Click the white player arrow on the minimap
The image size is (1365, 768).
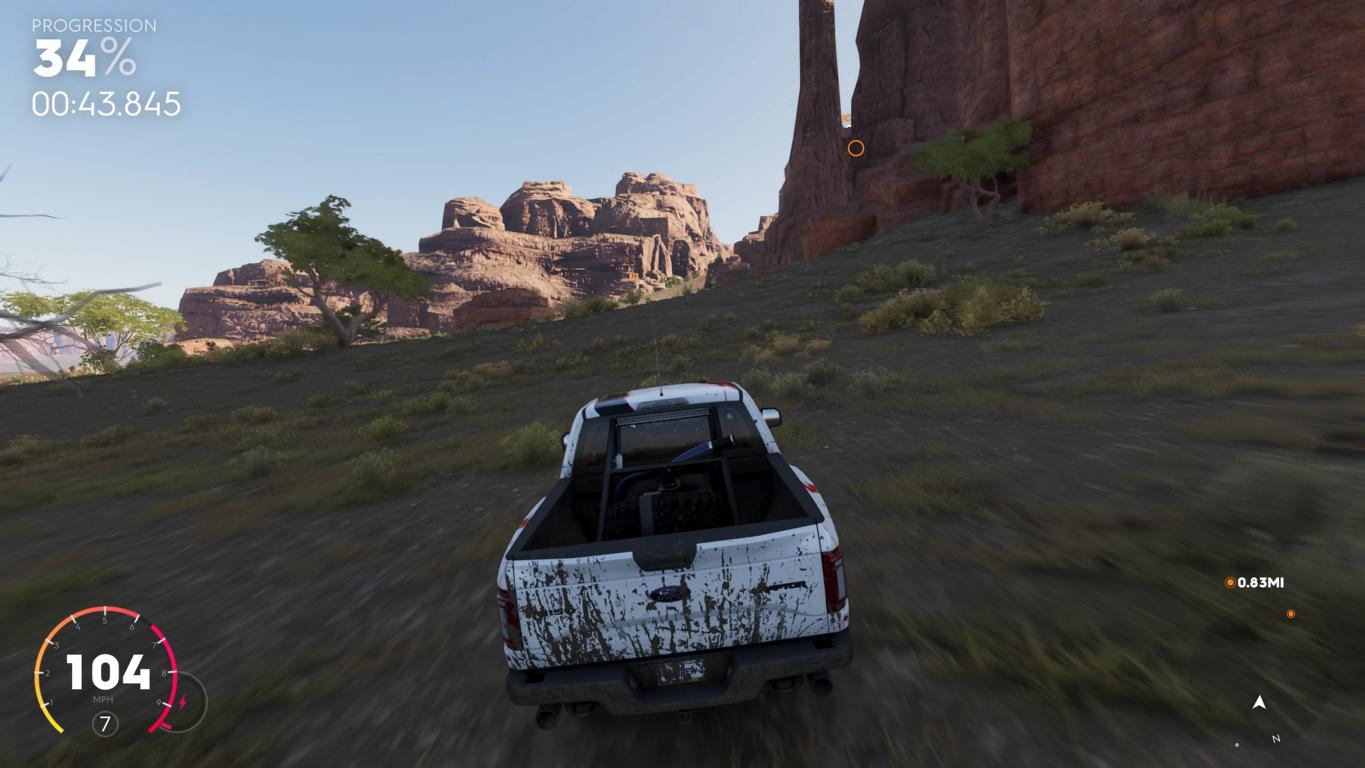tap(1259, 703)
